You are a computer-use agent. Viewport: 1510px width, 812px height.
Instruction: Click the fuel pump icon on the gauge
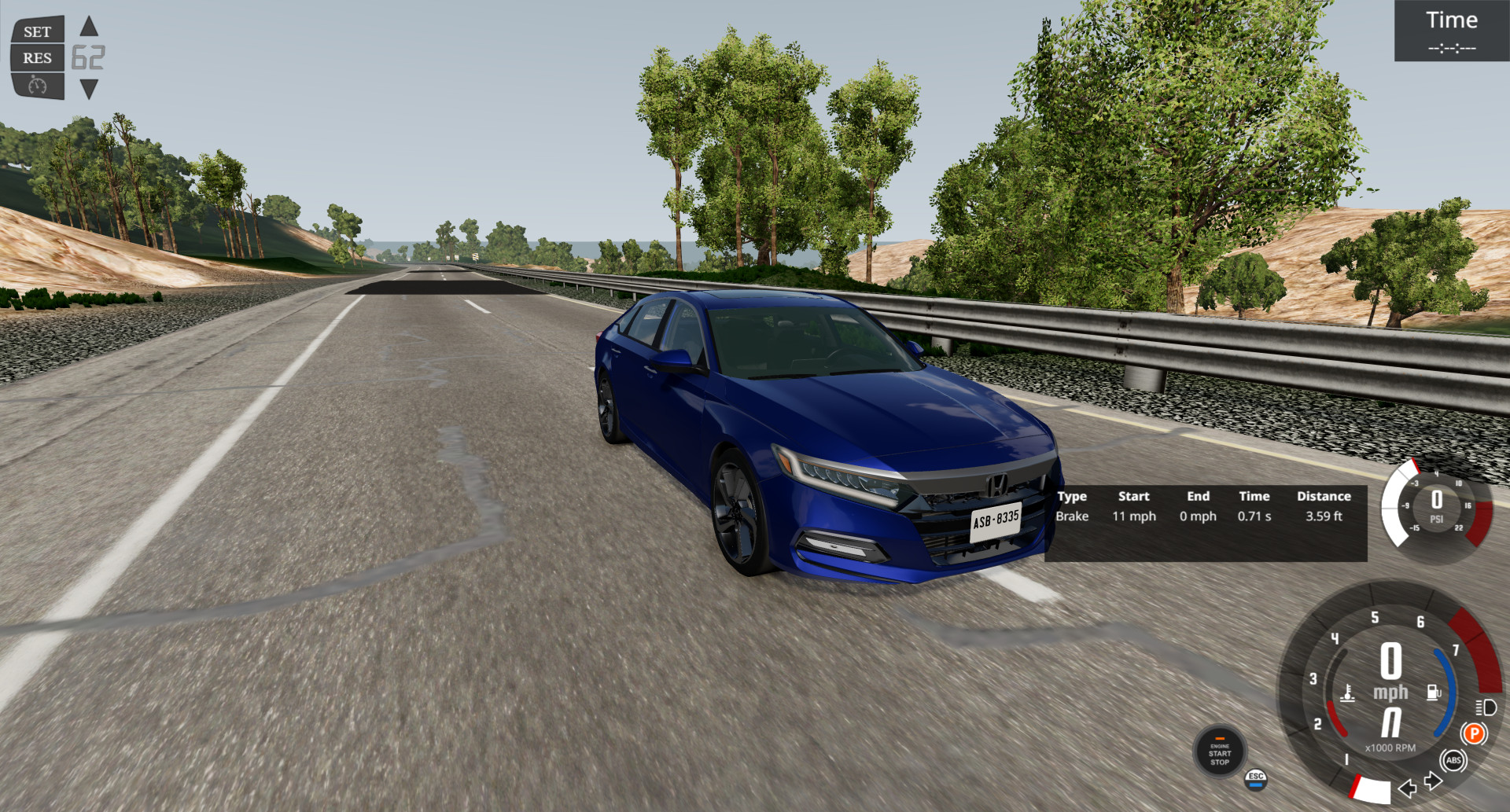(x=1432, y=694)
